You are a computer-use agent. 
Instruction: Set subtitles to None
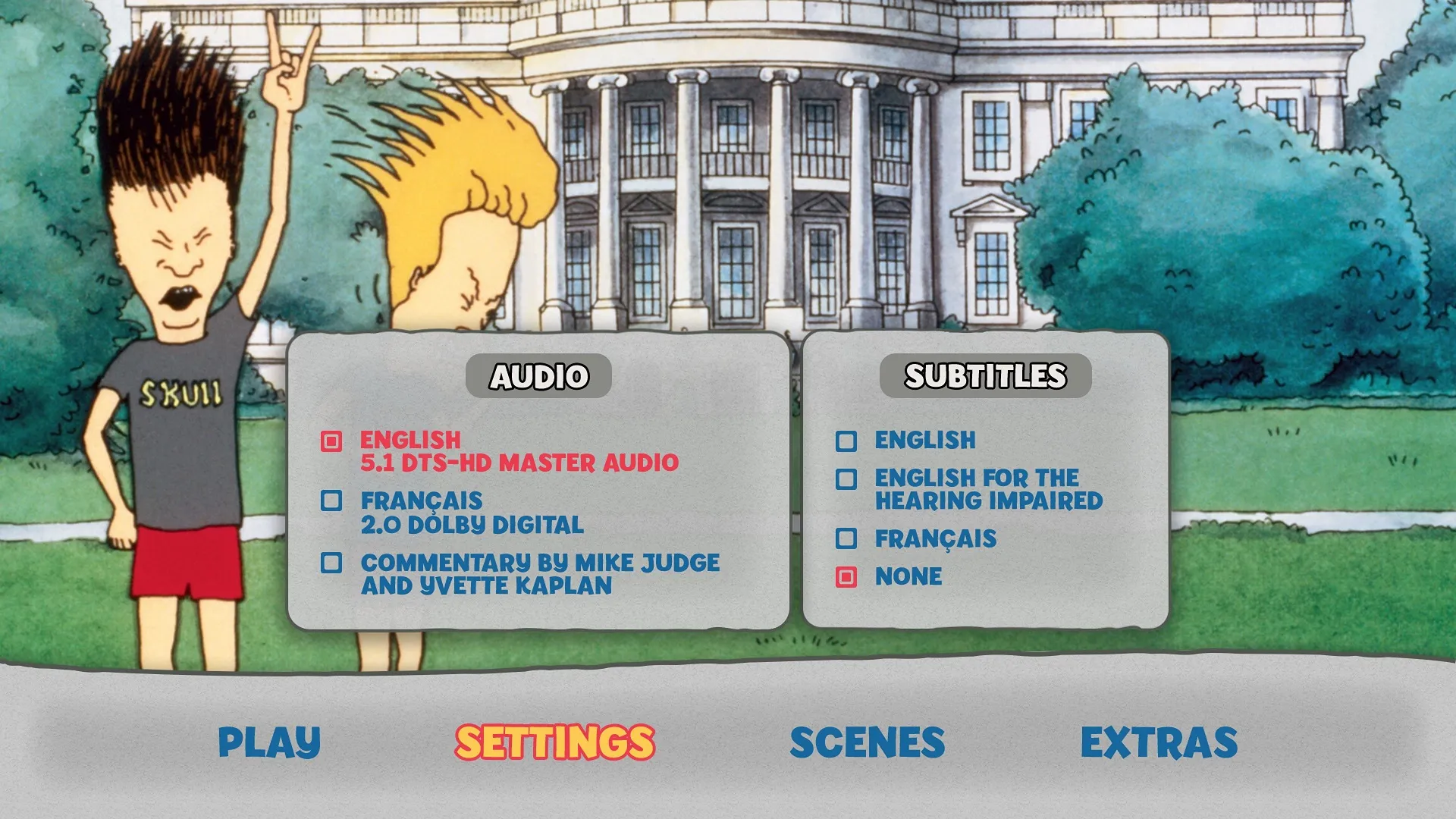(x=908, y=577)
